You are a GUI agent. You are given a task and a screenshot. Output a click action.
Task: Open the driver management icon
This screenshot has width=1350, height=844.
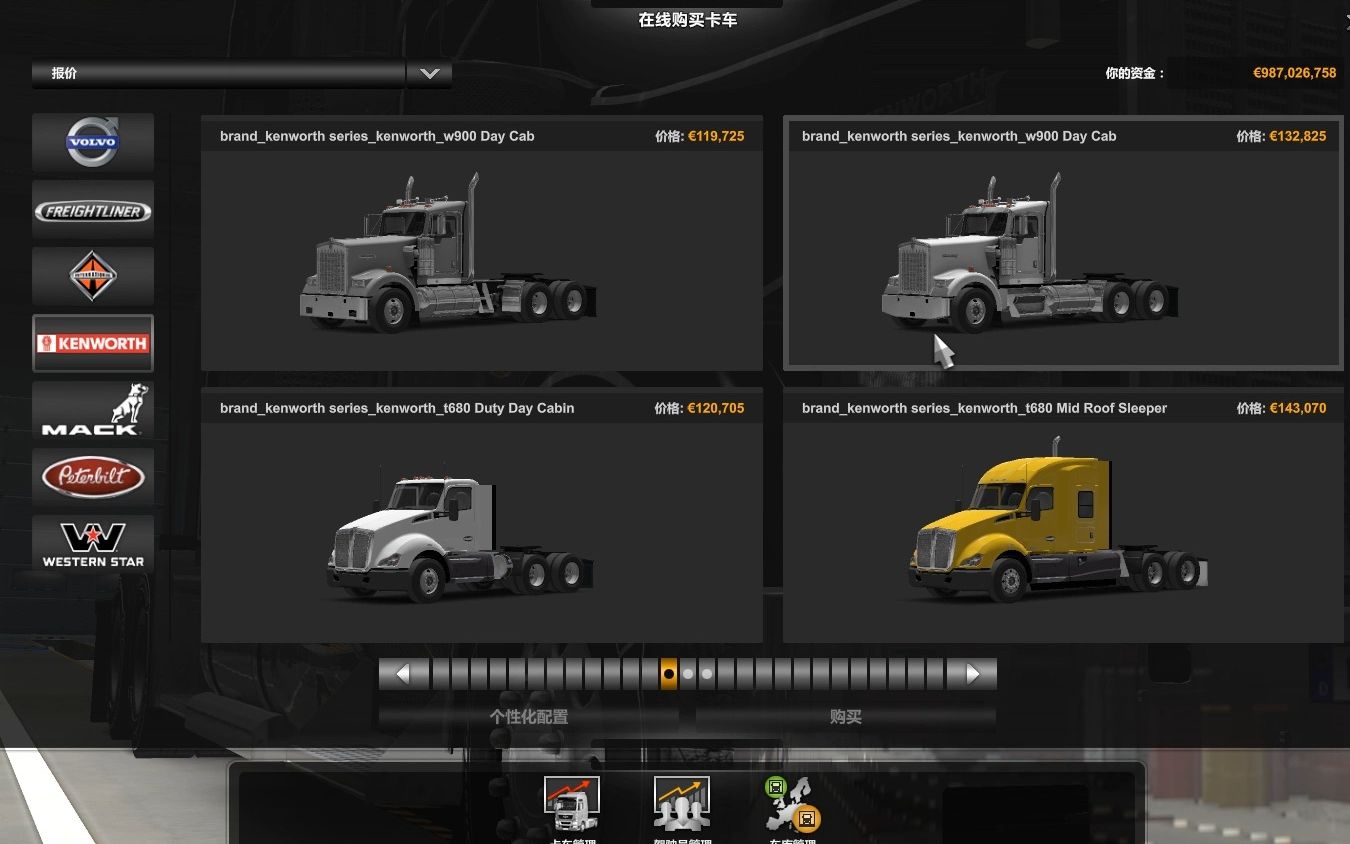[x=682, y=804]
